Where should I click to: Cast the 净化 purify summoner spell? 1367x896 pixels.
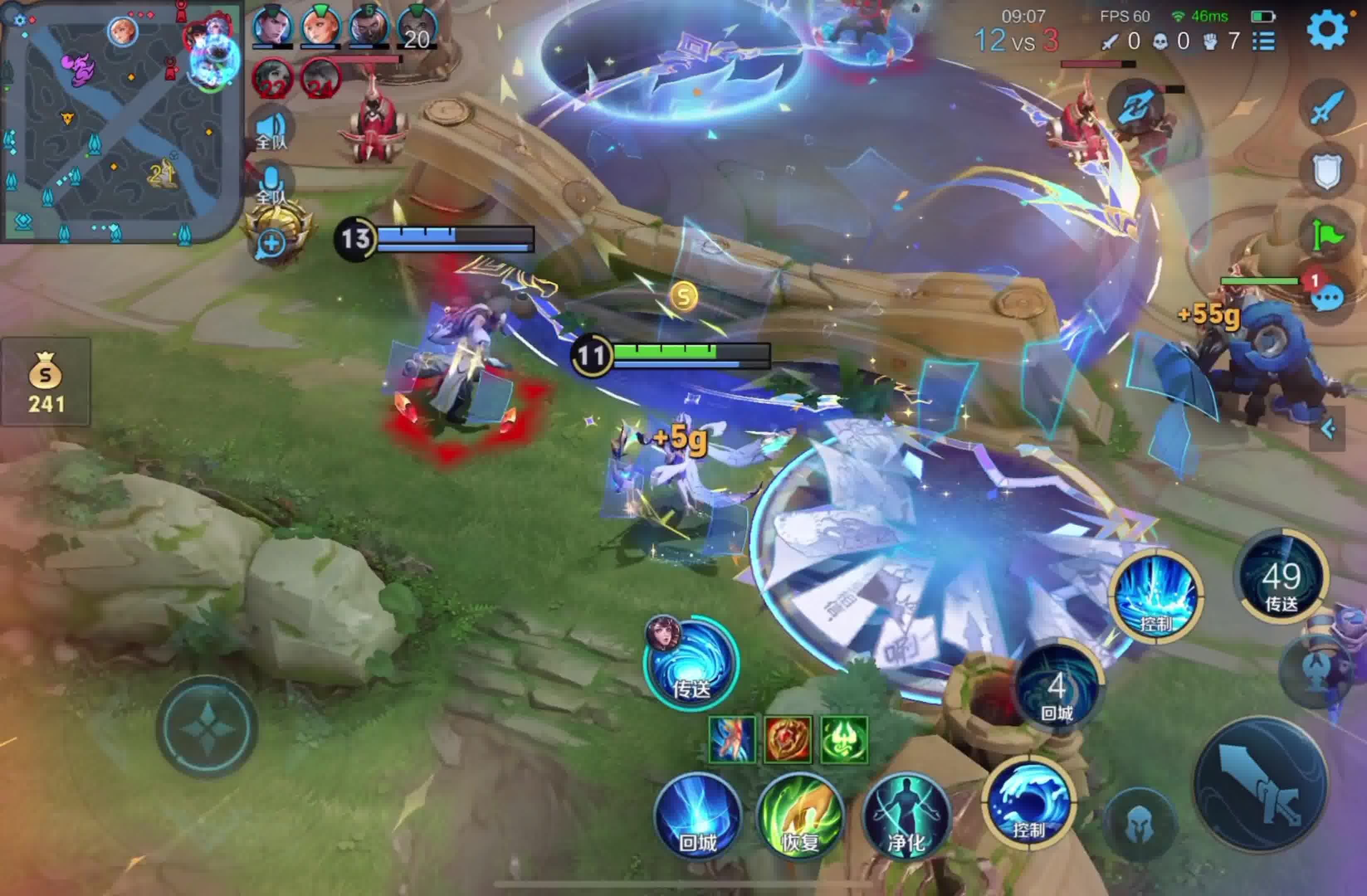pyautogui.click(x=906, y=815)
